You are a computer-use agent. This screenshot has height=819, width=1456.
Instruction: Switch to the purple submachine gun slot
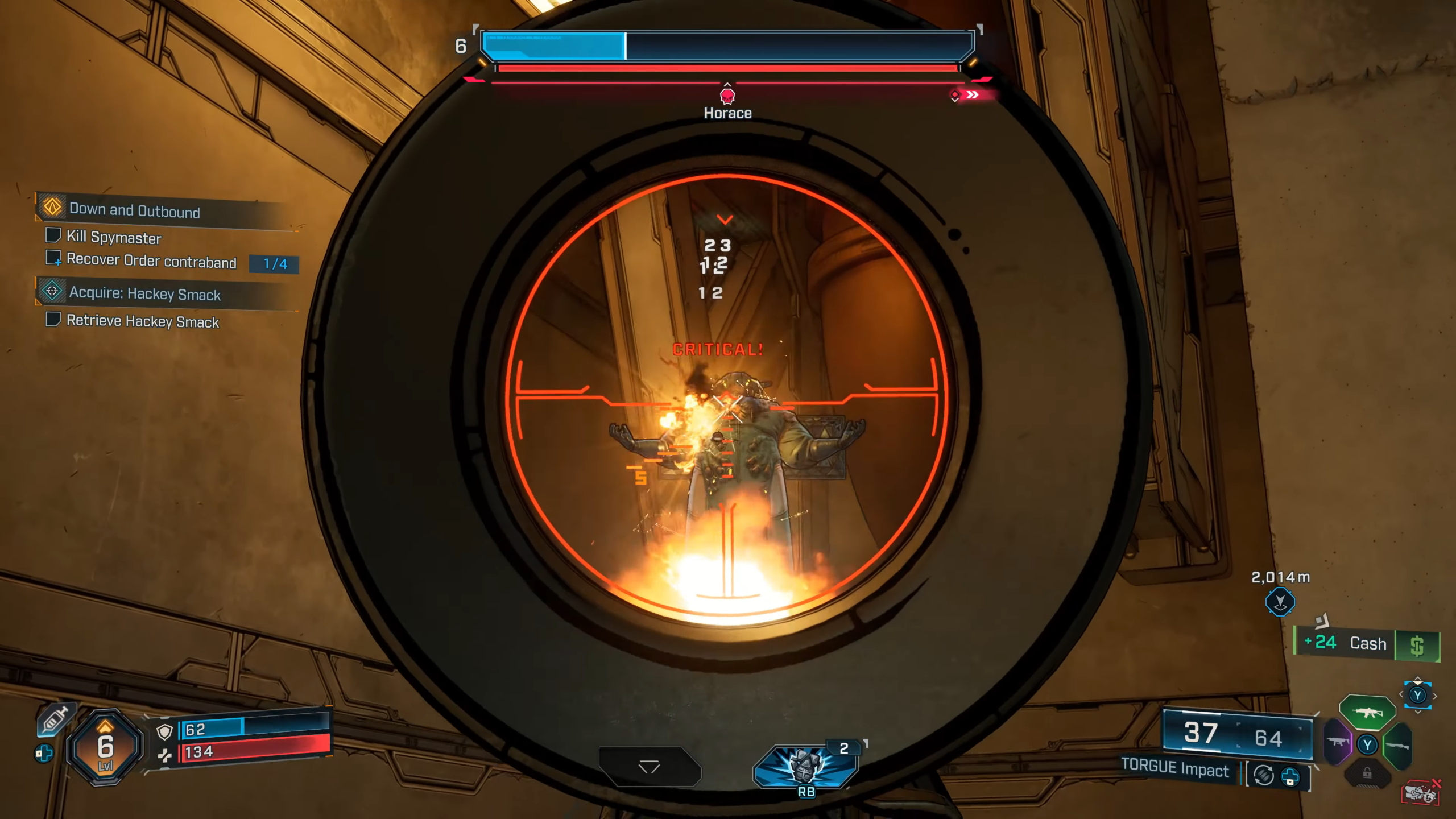1338,742
